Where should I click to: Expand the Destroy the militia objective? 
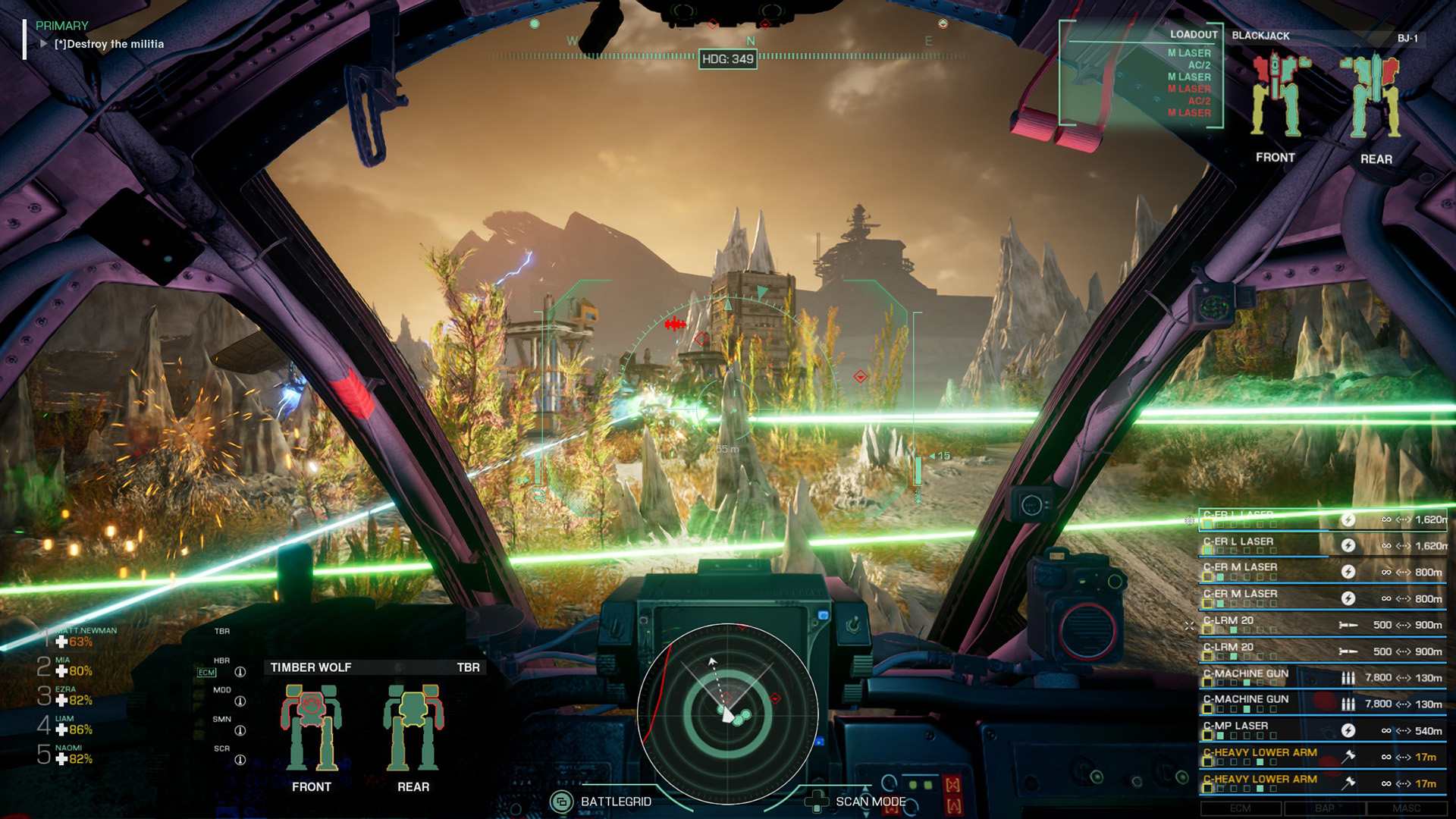pyautogui.click(x=43, y=44)
